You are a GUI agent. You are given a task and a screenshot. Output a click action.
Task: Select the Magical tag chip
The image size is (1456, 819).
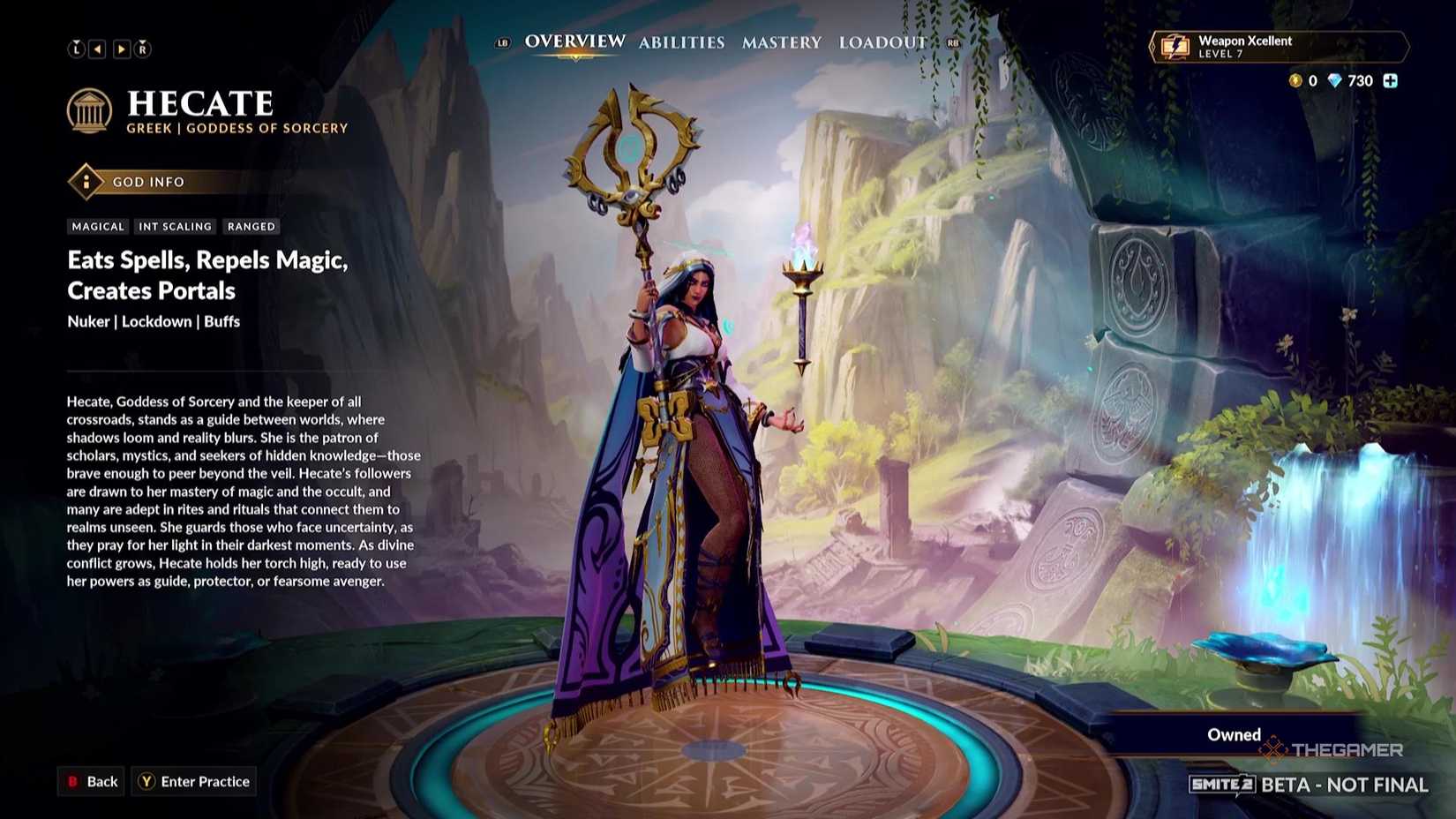(x=97, y=226)
